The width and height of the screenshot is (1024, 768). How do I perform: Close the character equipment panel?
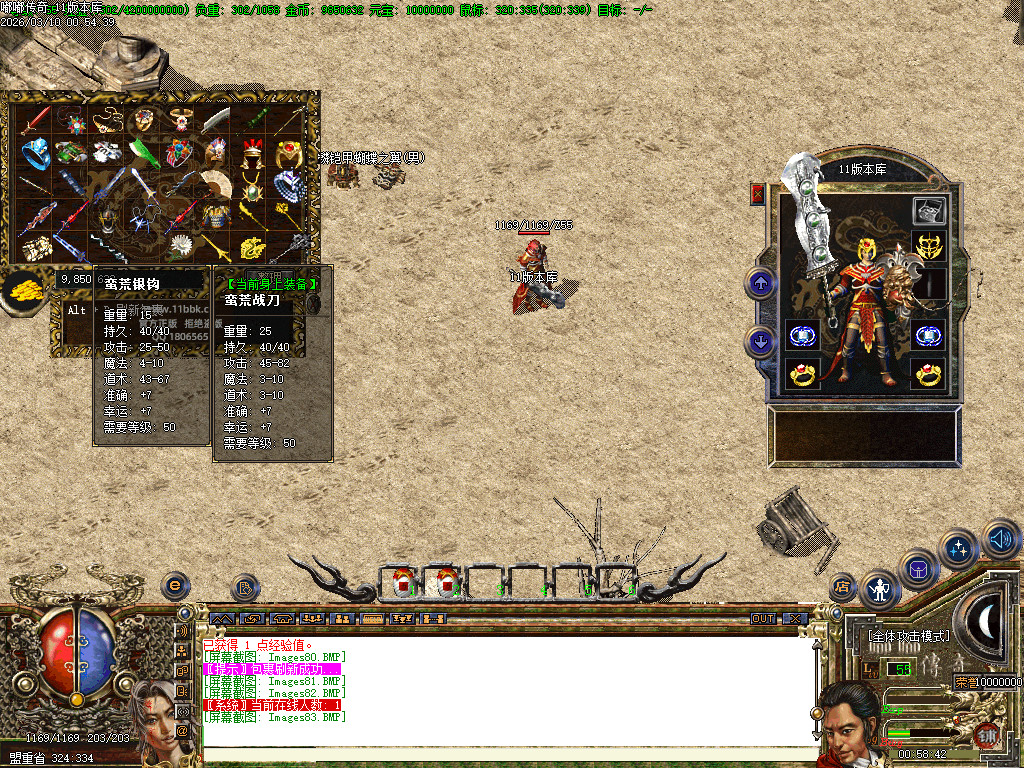[x=758, y=195]
